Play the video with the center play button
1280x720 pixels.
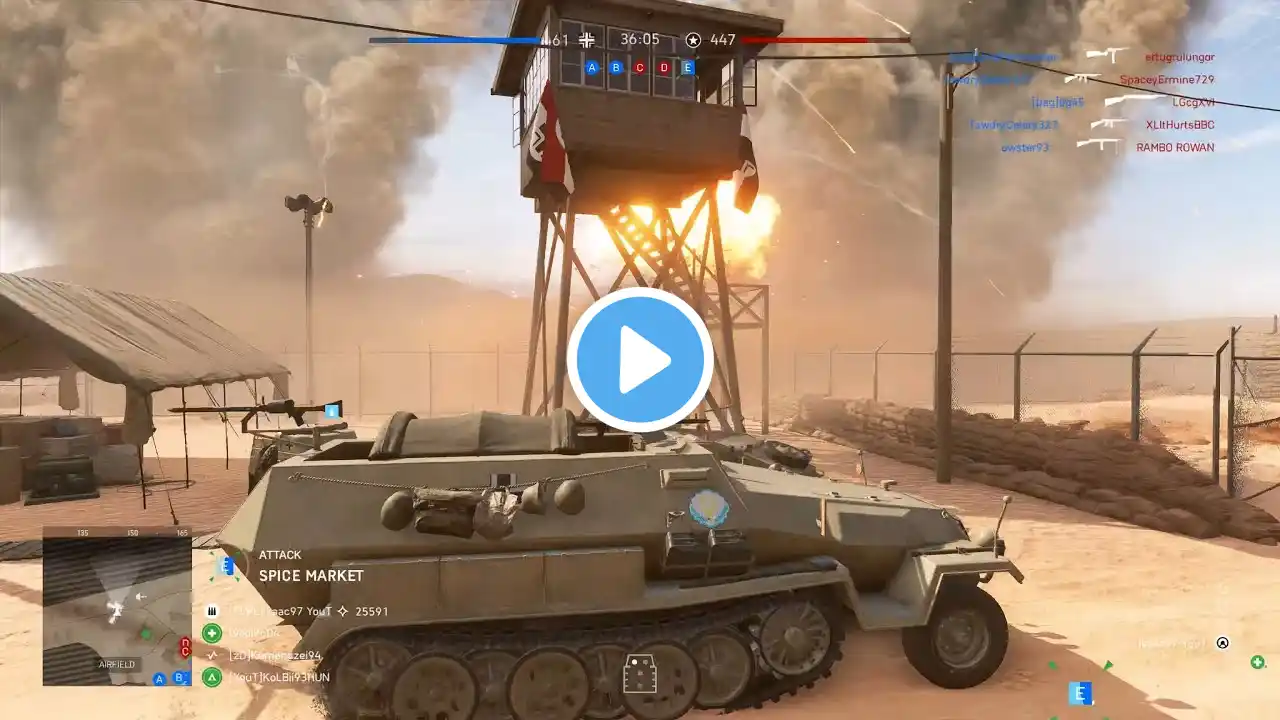tap(640, 360)
